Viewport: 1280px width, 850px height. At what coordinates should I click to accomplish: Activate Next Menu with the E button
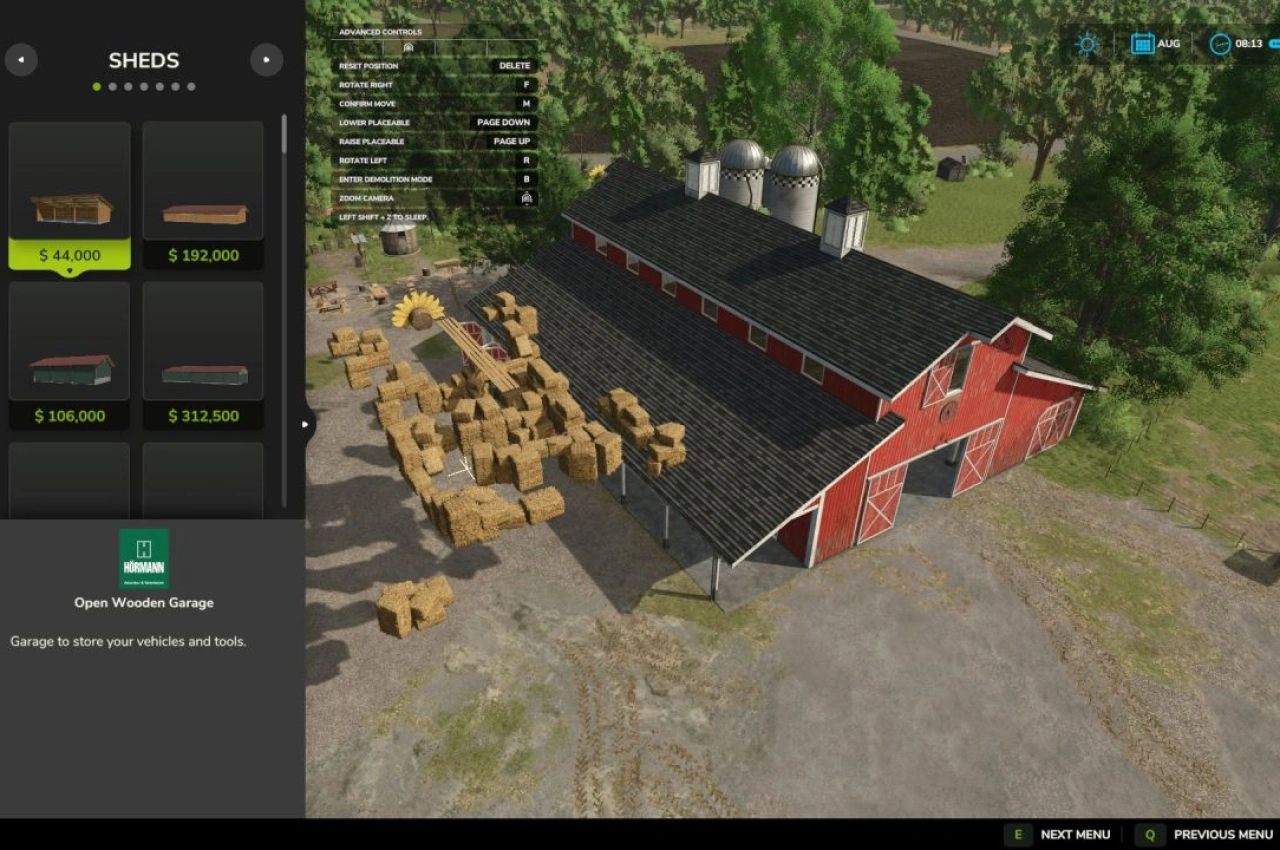click(x=1018, y=833)
